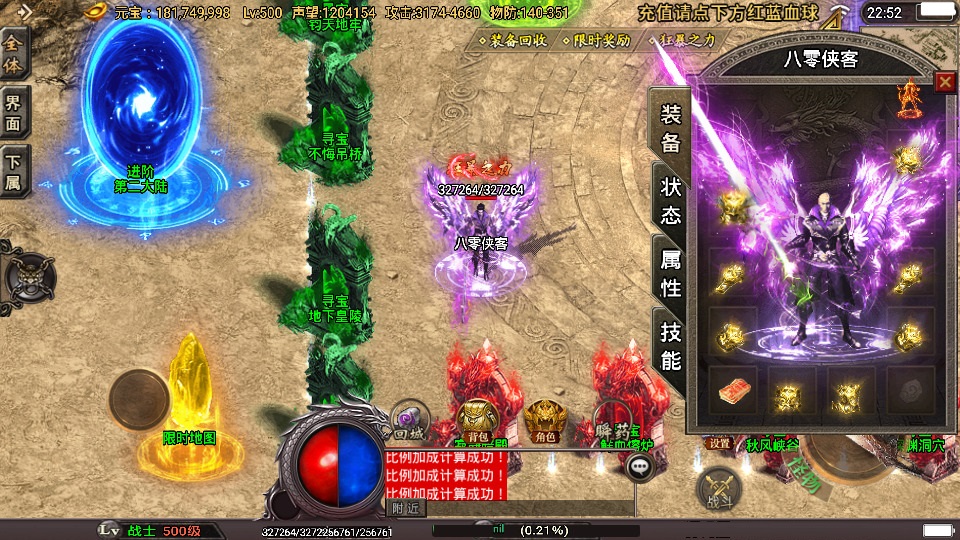Select the 属性 attributes tab

pyautogui.click(x=670, y=272)
